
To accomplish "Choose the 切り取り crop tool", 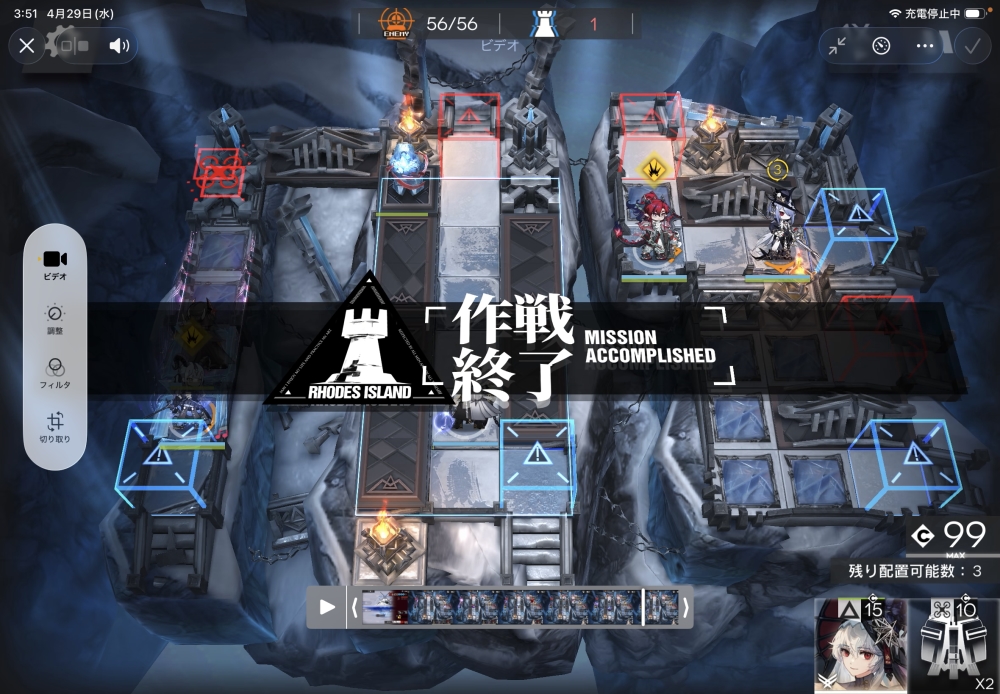I will [x=55, y=427].
